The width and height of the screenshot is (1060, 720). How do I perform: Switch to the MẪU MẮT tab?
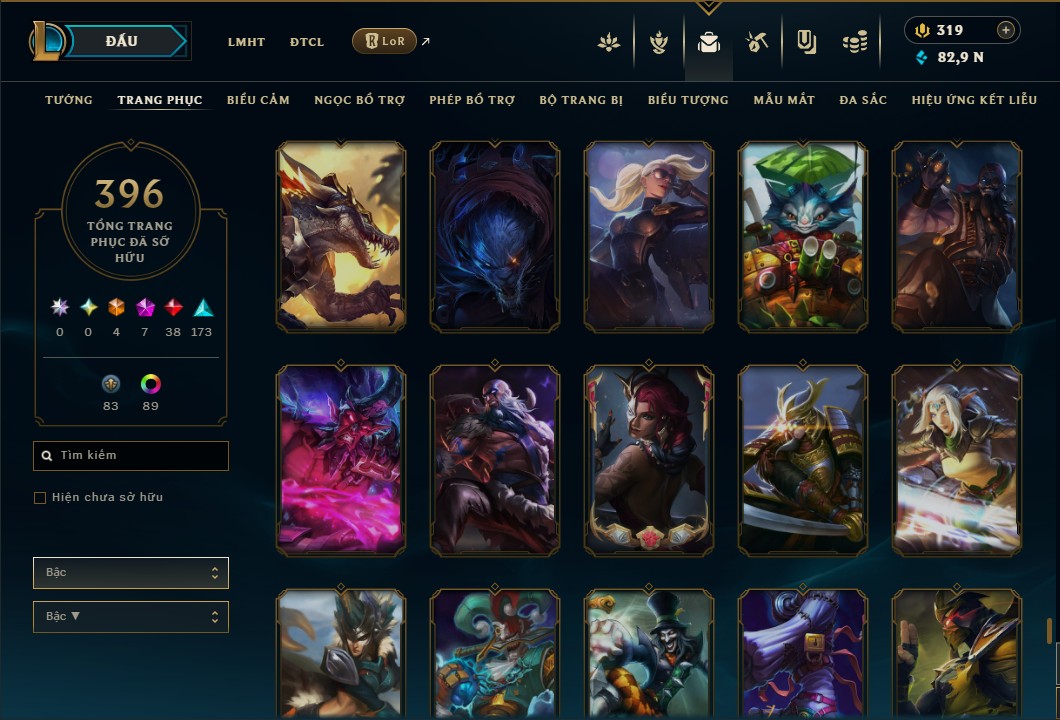[x=784, y=100]
